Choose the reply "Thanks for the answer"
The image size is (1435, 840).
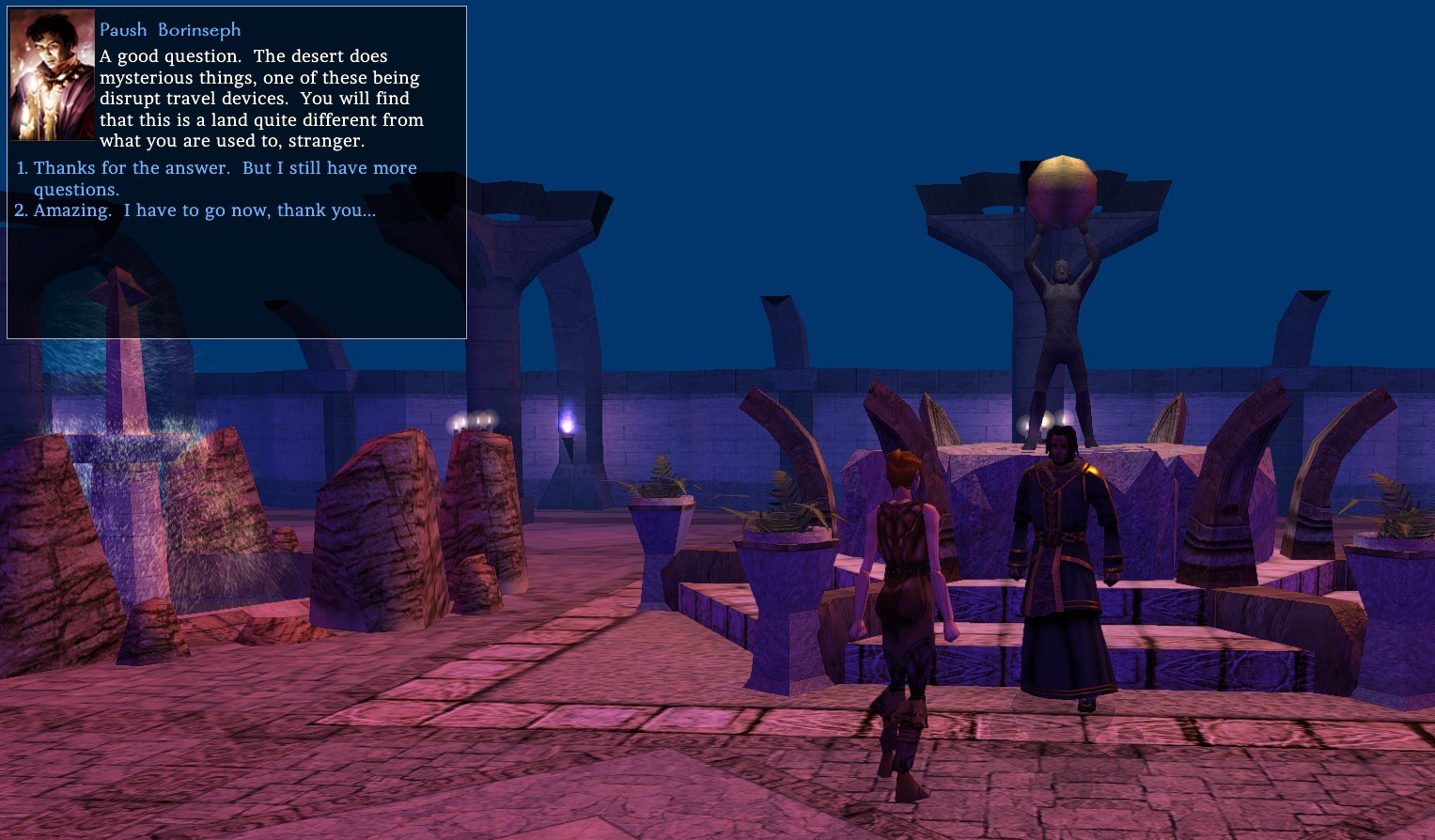coord(225,169)
